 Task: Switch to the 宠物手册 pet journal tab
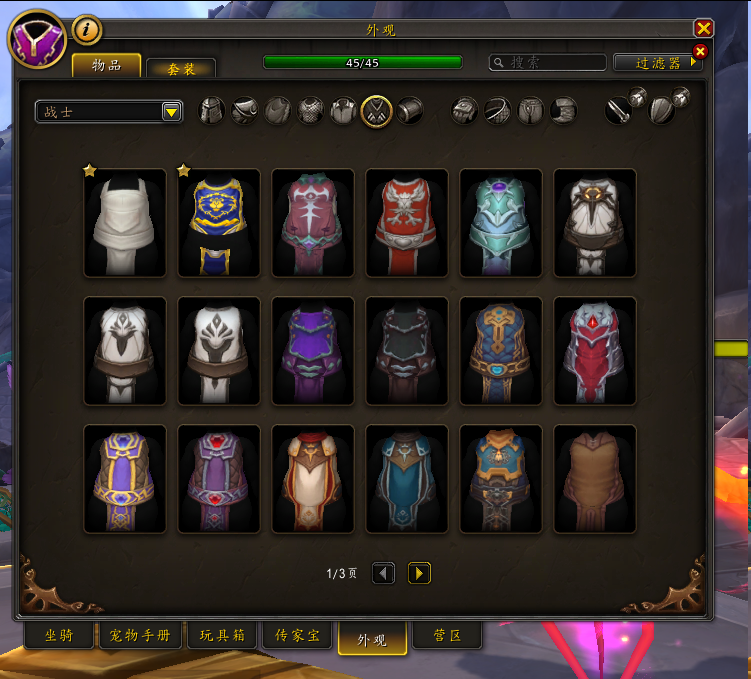click(x=140, y=635)
